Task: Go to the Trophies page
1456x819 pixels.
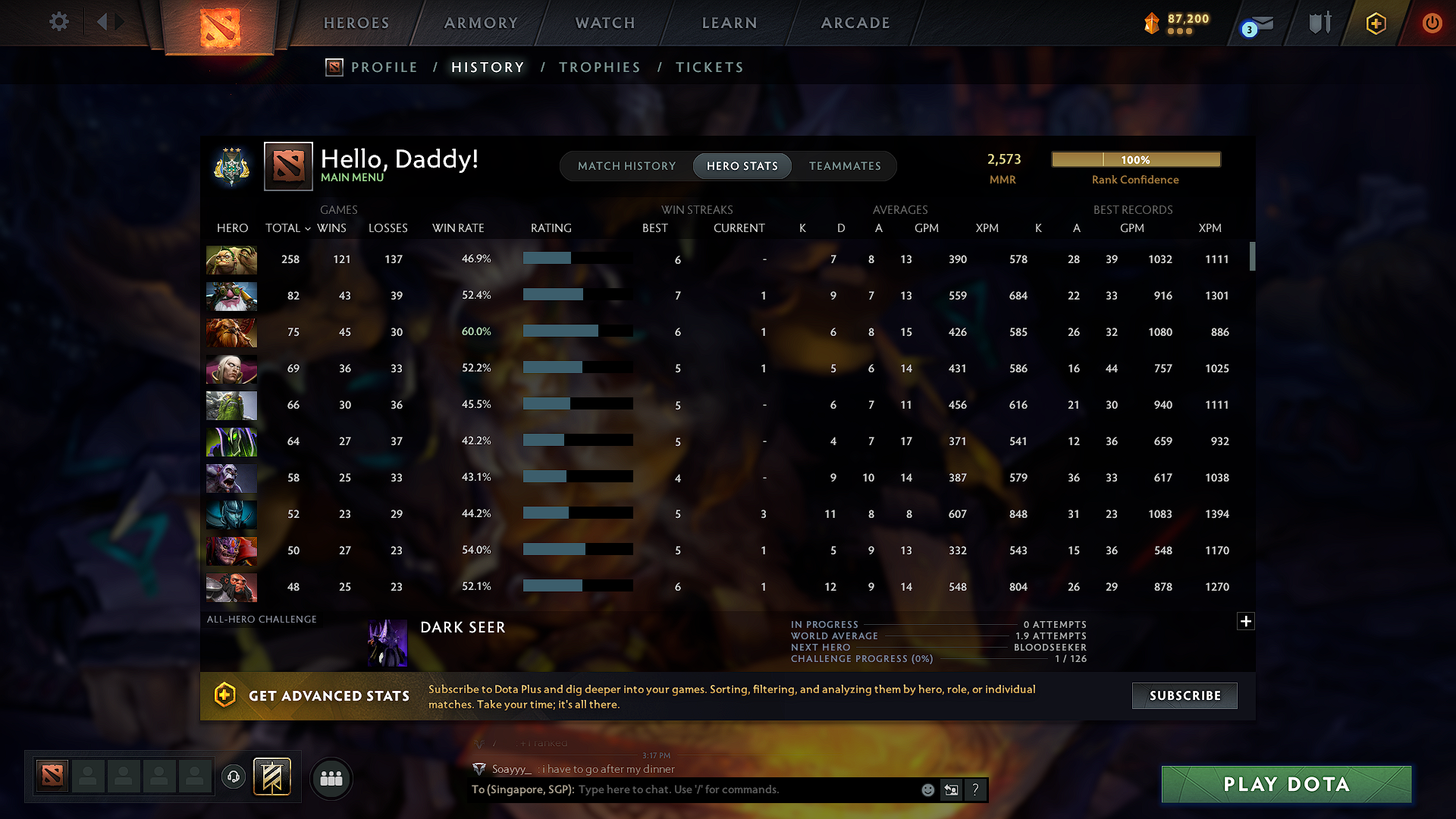Action: coord(599,67)
